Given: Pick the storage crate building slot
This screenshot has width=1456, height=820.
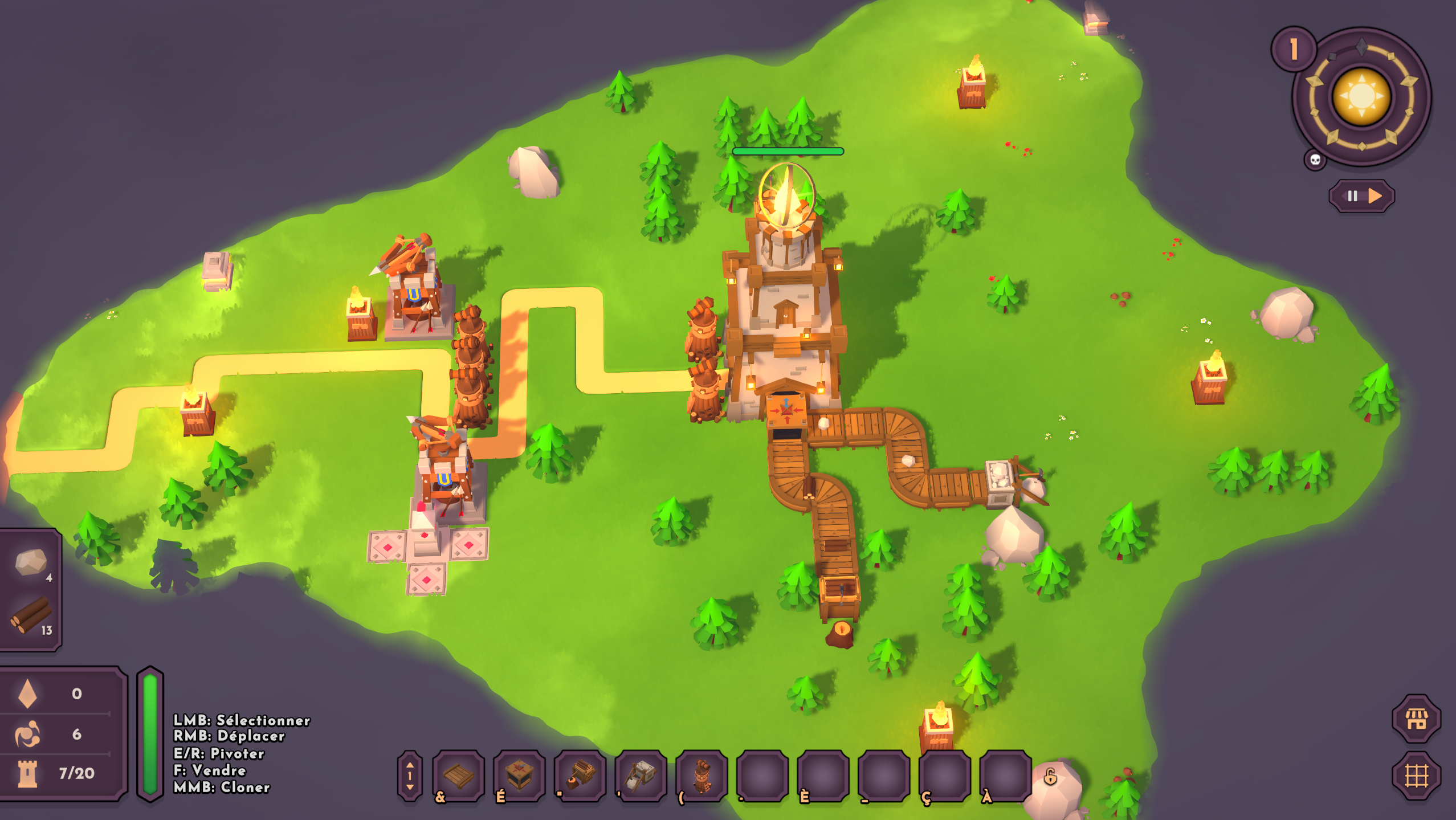Looking at the screenshot, I should point(519,775).
